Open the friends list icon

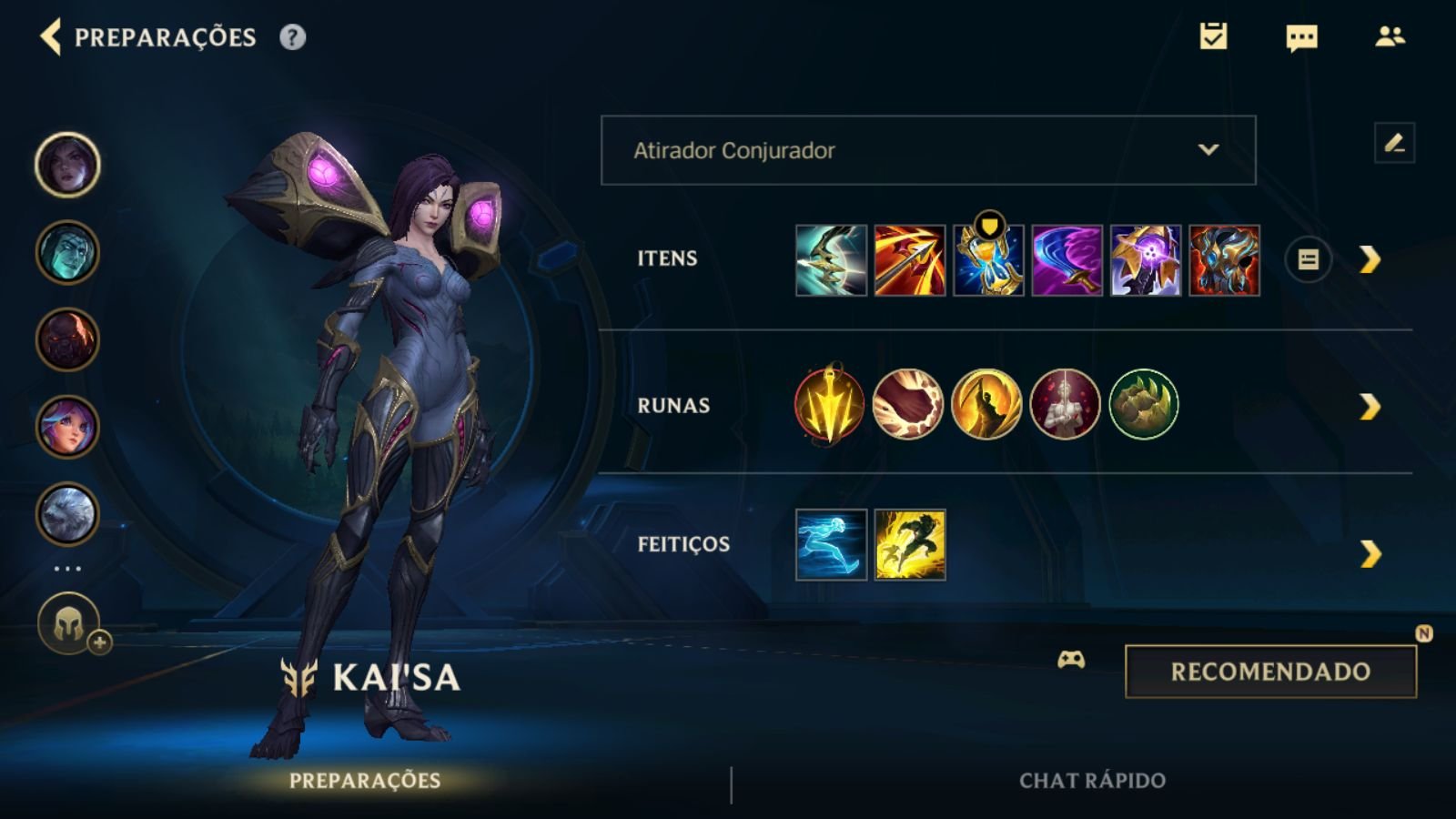[x=1390, y=36]
